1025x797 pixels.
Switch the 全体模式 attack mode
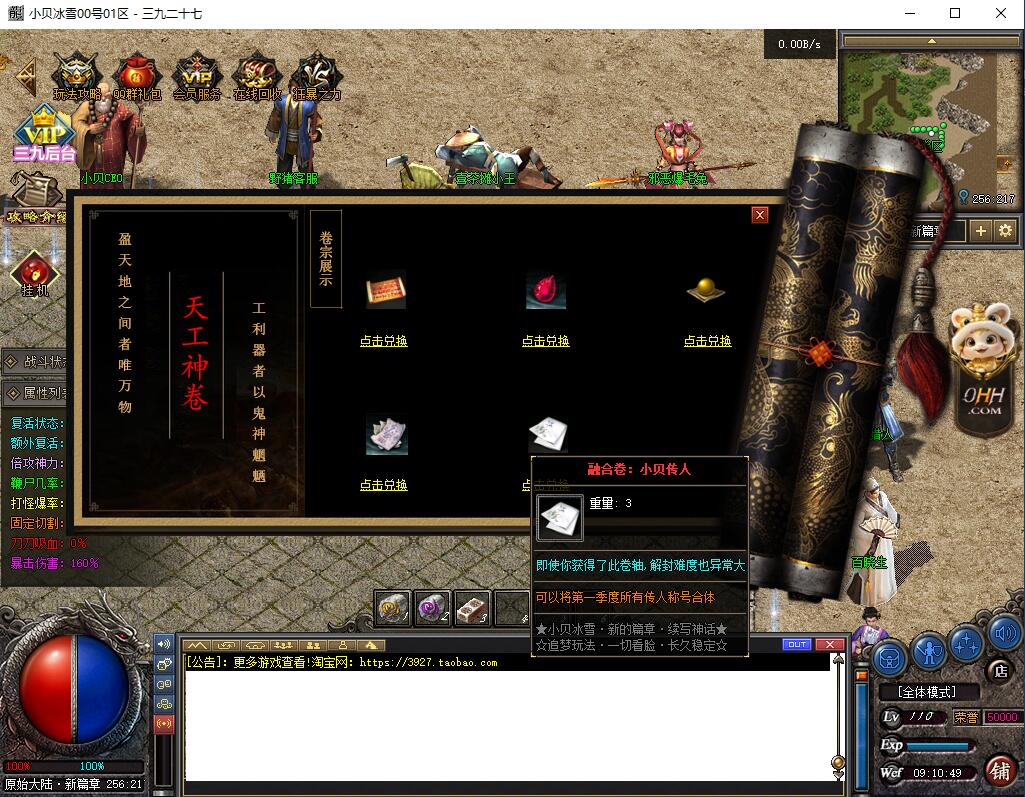(x=925, y=692)
